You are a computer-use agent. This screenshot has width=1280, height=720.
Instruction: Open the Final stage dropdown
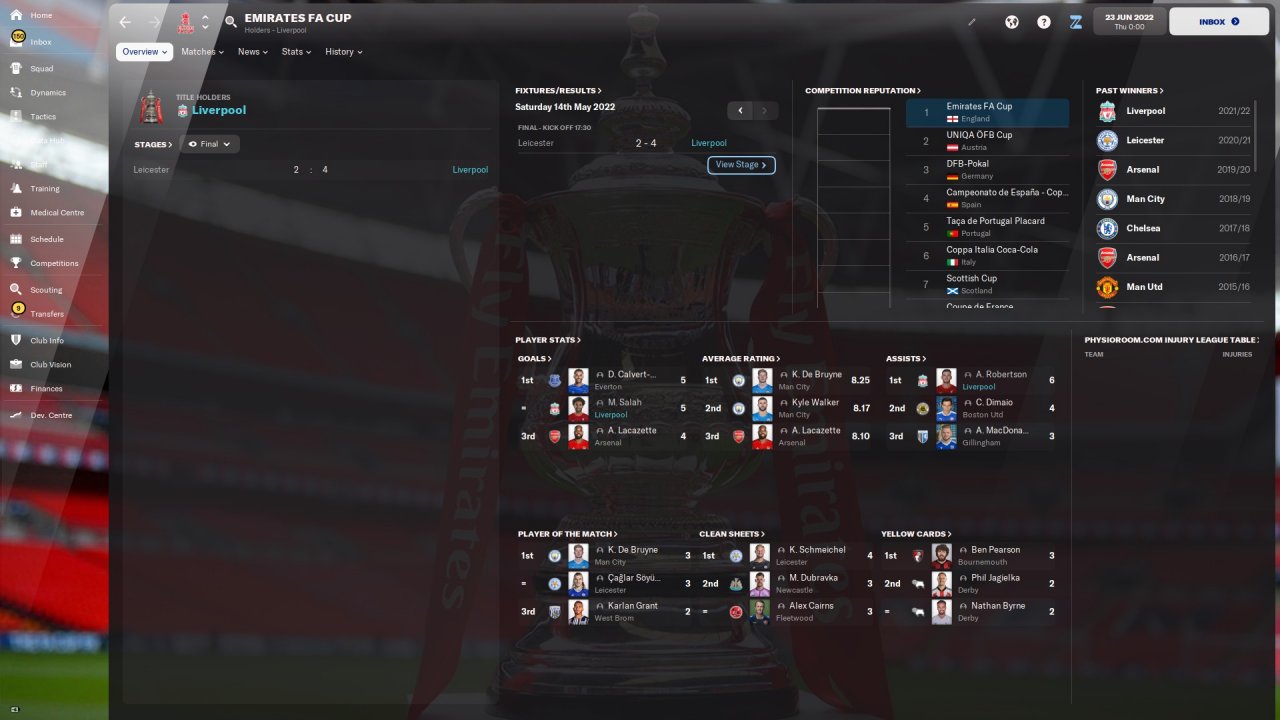(x=209, y=144)
